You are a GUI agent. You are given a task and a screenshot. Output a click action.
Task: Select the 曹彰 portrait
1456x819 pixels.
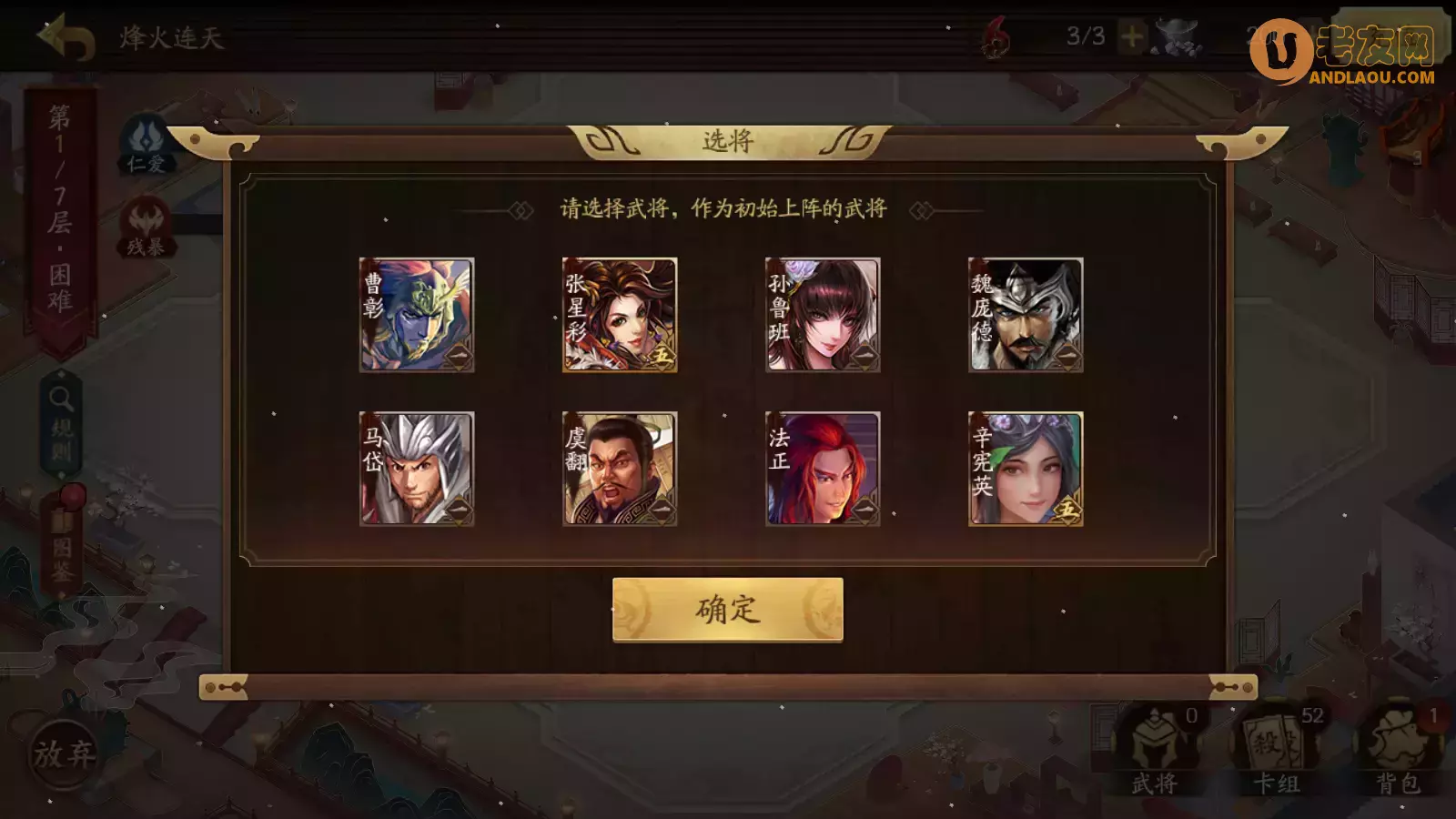[x=419, y=316]
